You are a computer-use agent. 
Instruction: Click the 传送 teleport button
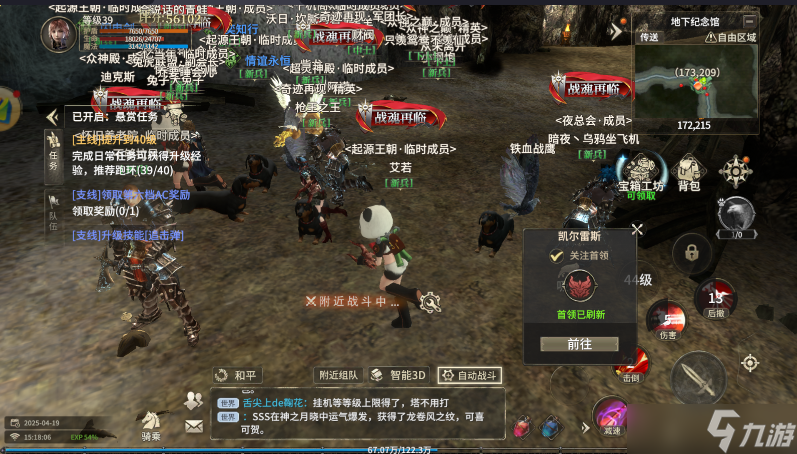point(648,37)
